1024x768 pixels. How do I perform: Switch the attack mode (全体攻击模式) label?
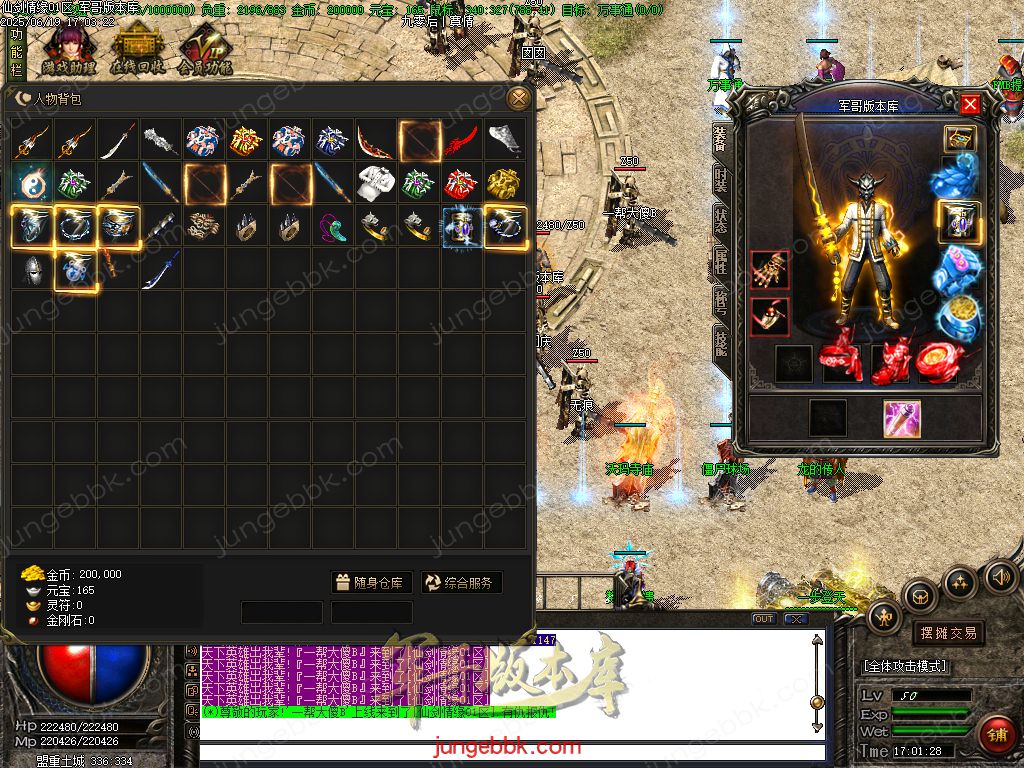pos(905,666)
